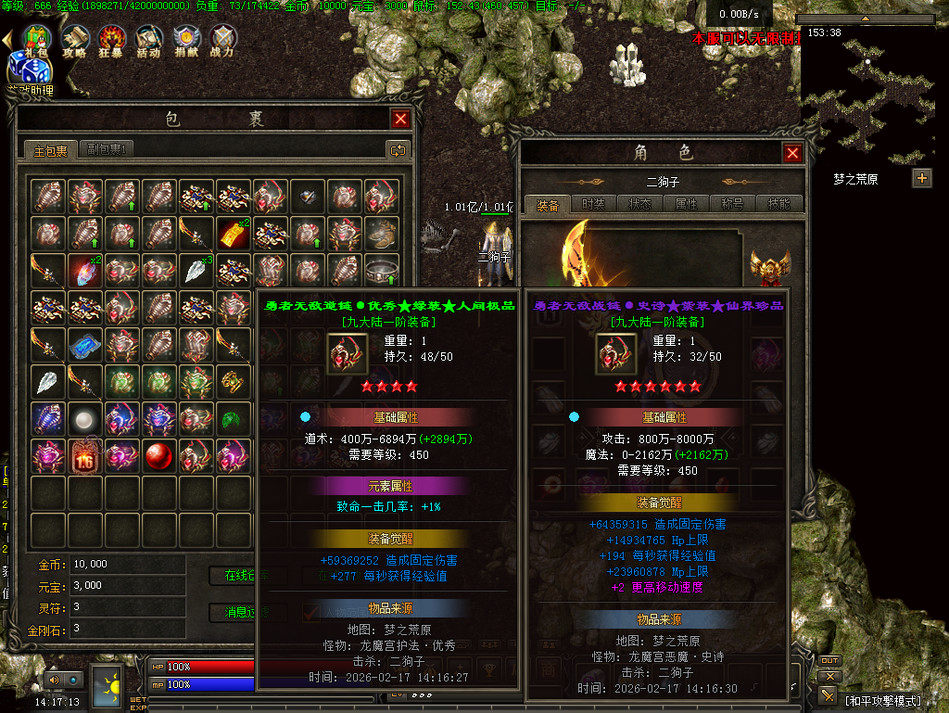
Task: Open the 状态 status tab
Action: (639, 203)
